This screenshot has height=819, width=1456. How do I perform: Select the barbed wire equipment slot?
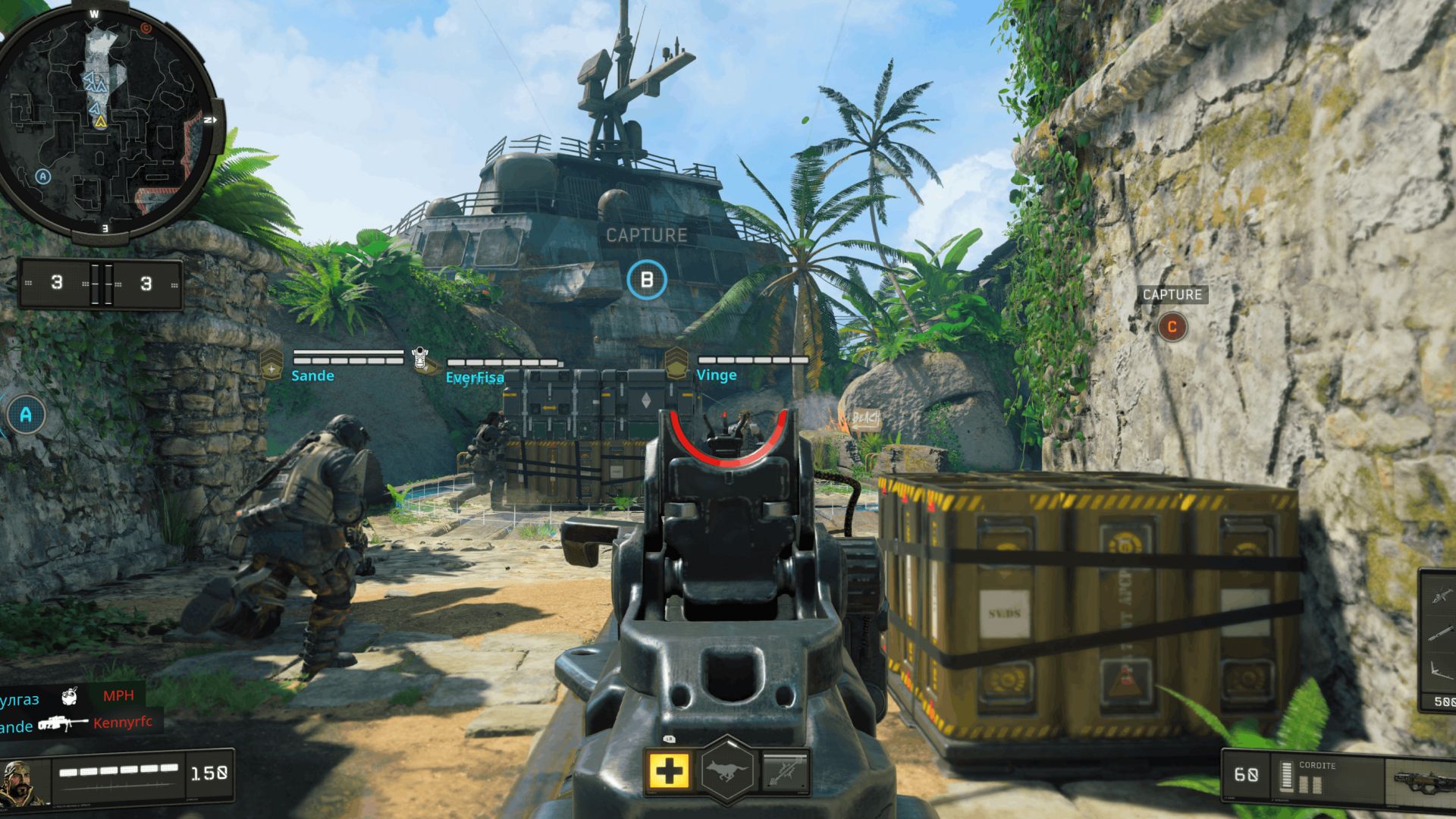tap(784, 771)
